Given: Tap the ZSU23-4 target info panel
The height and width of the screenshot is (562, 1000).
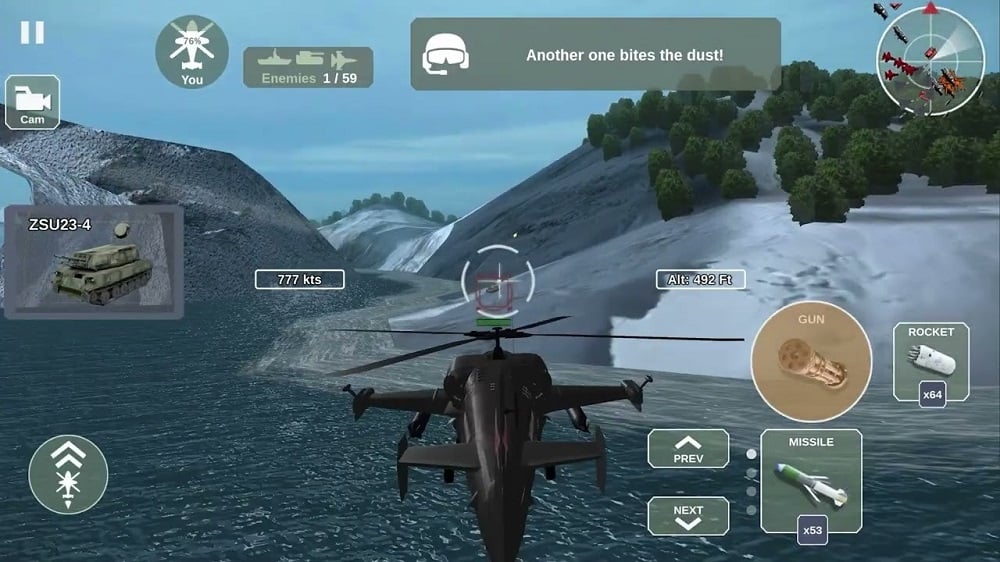Looking at the screenshot, I should click(x=93, y=262).
